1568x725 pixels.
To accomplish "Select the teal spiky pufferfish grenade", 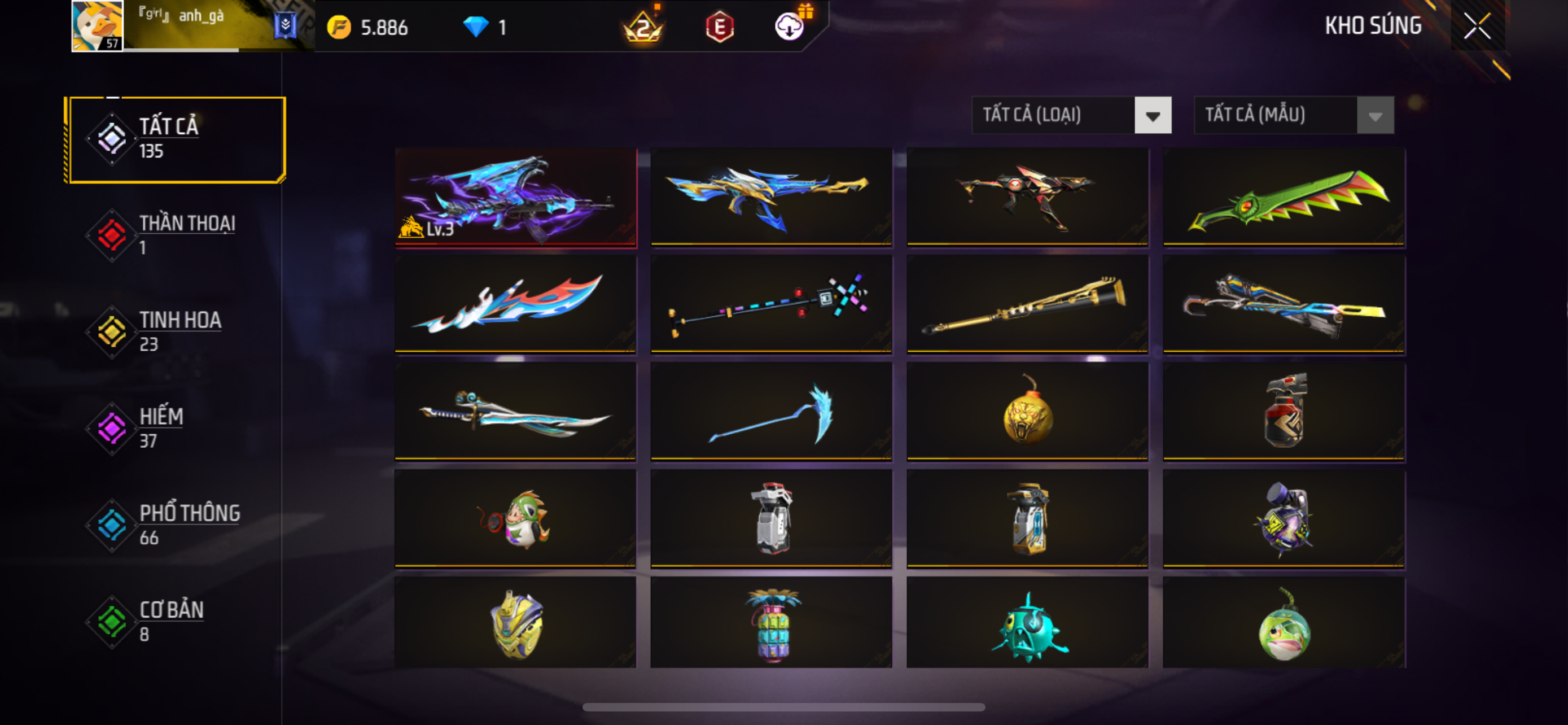I will (x=1027, y=624).
